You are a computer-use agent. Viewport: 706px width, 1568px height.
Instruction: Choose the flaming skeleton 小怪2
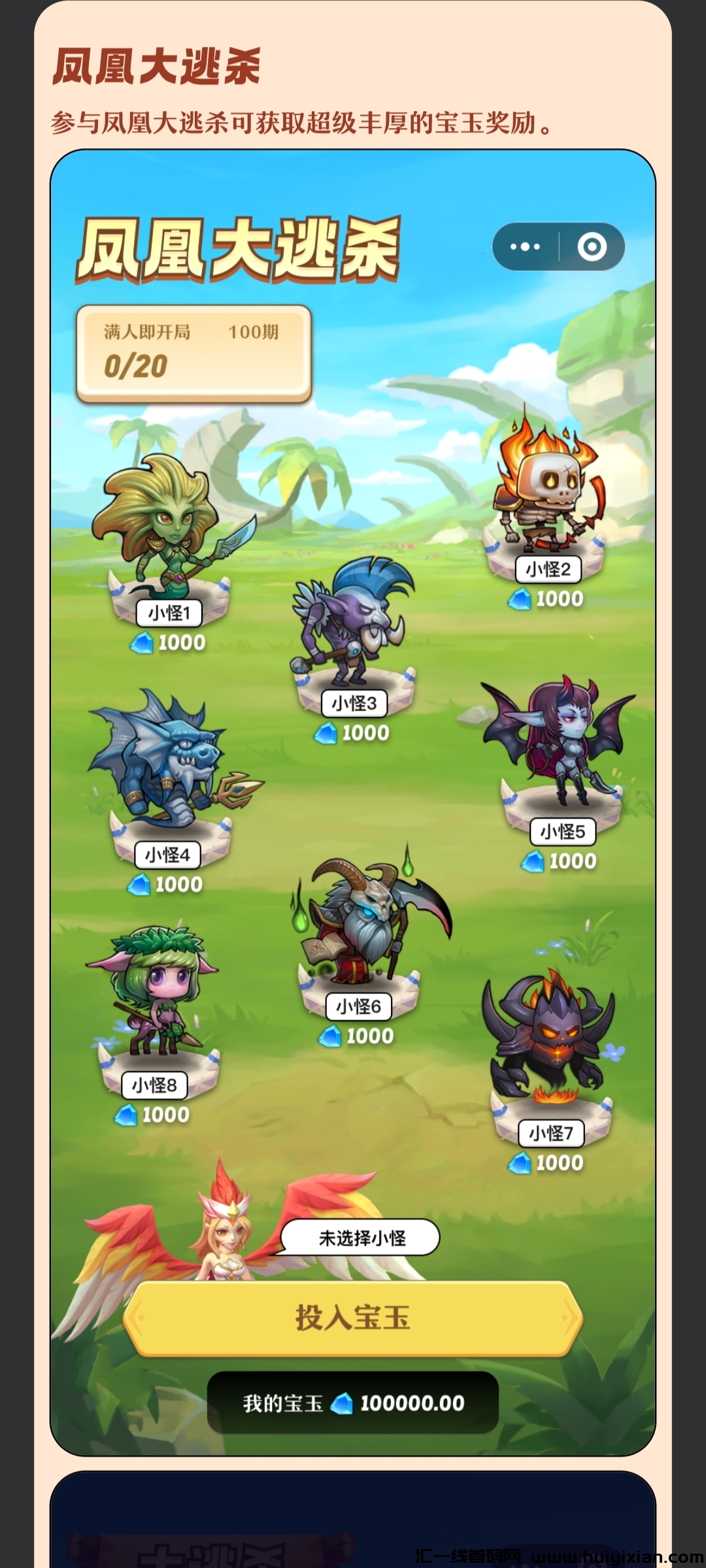[x=548, y=497]
